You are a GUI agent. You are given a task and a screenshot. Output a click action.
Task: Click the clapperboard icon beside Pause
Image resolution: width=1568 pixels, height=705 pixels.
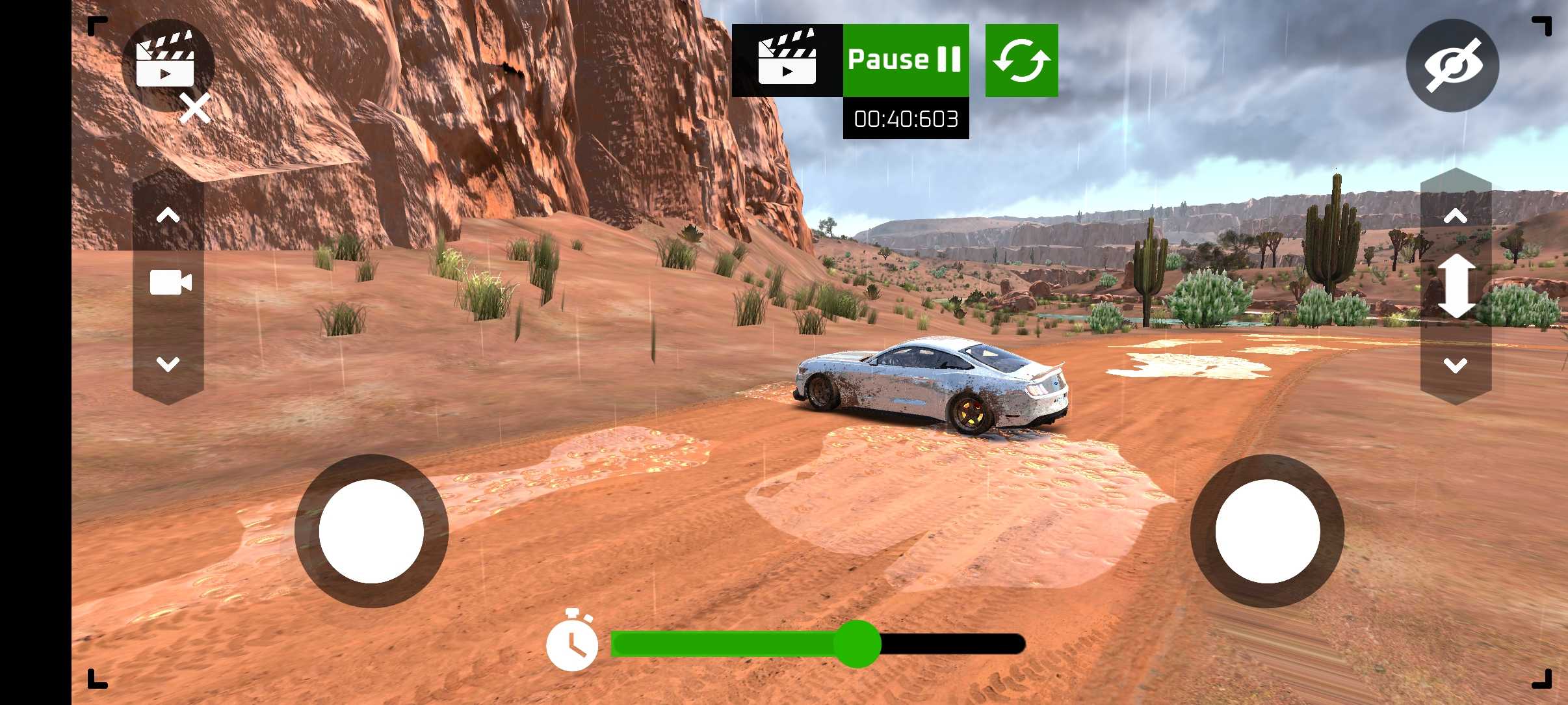pyautogui.click(x=787, y=60)
